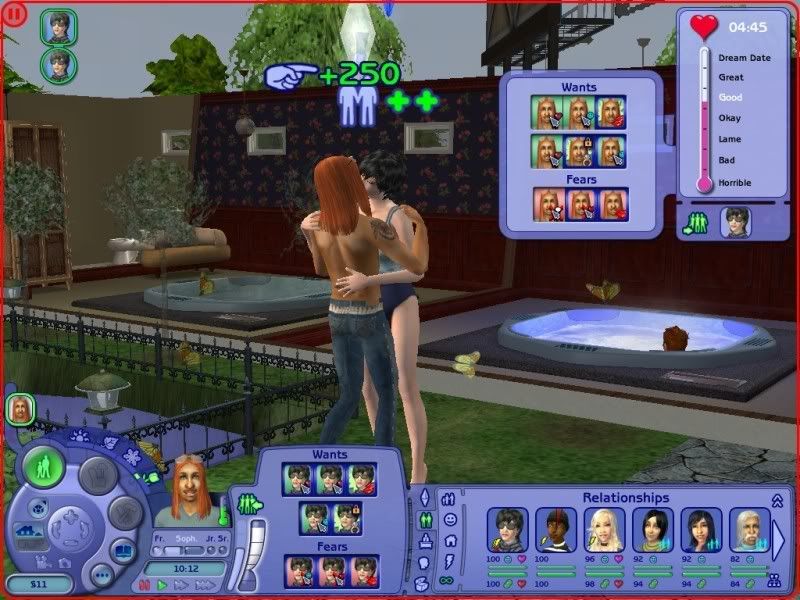The height and width of the screenshot is (600, 800).
Task: Open the plumbob aspiration panel tab
Action: tap(425, 497)
